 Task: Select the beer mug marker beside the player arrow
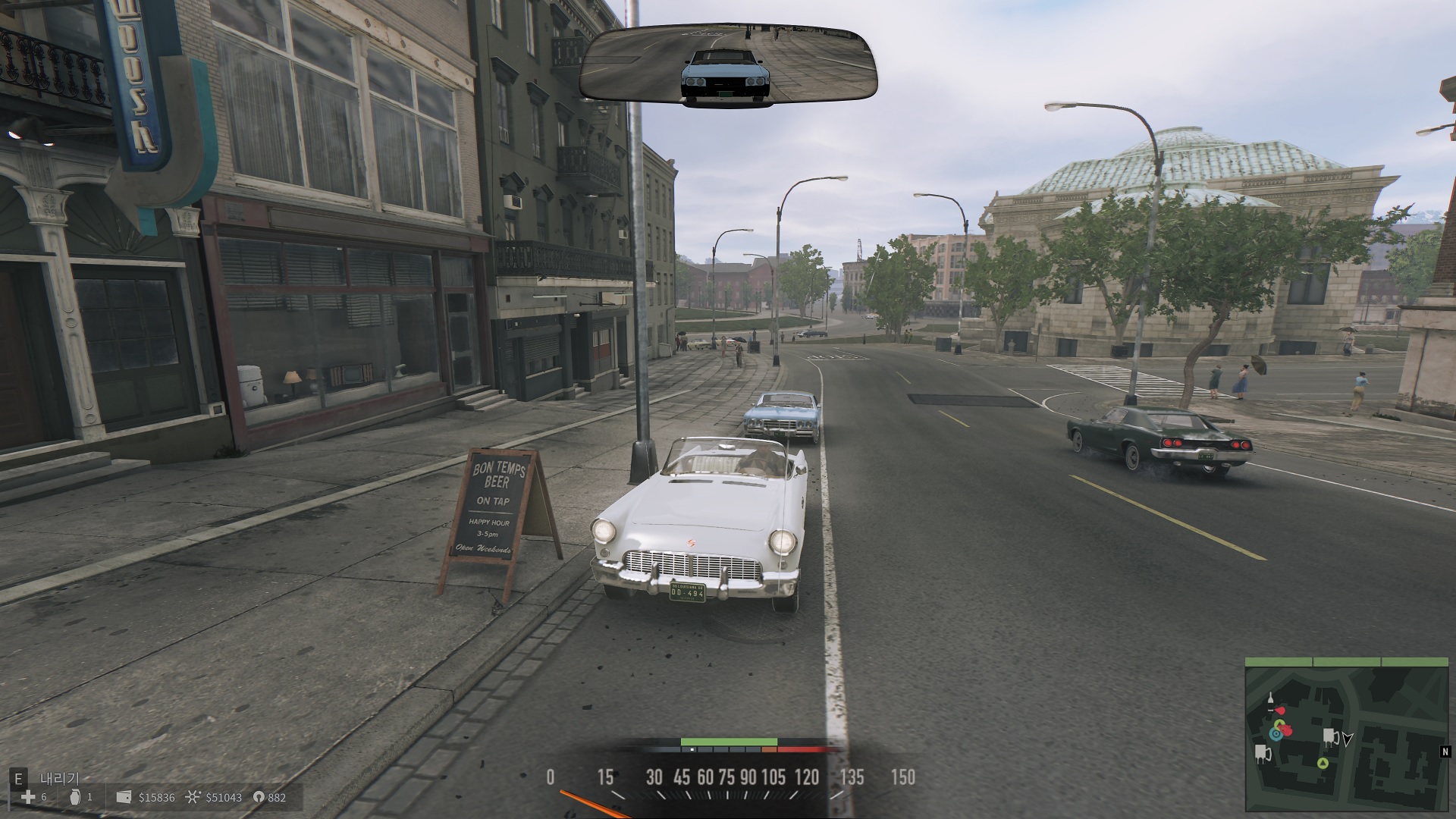coord(1330,736)
